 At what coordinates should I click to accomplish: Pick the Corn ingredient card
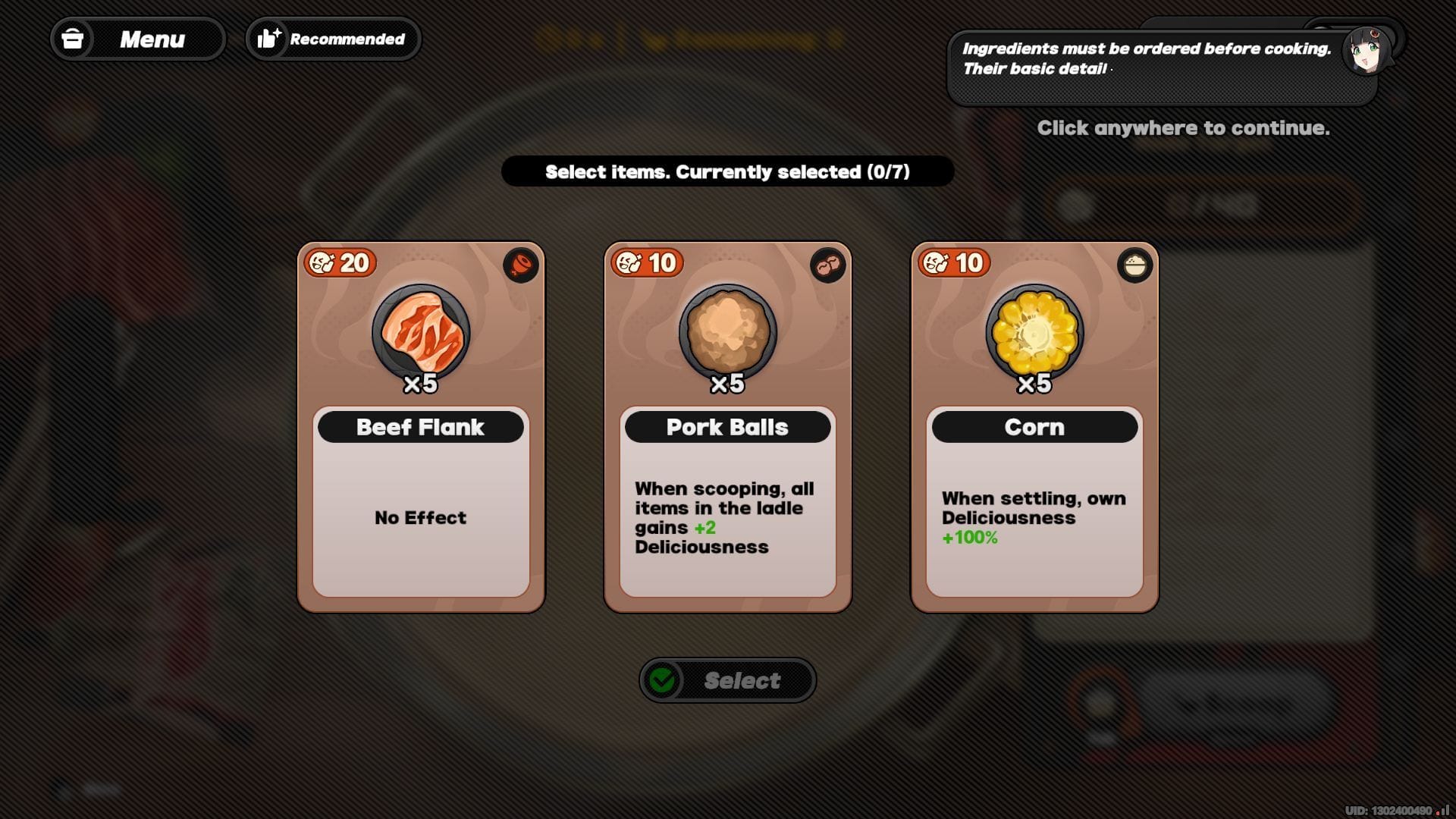click(1034, 426)
